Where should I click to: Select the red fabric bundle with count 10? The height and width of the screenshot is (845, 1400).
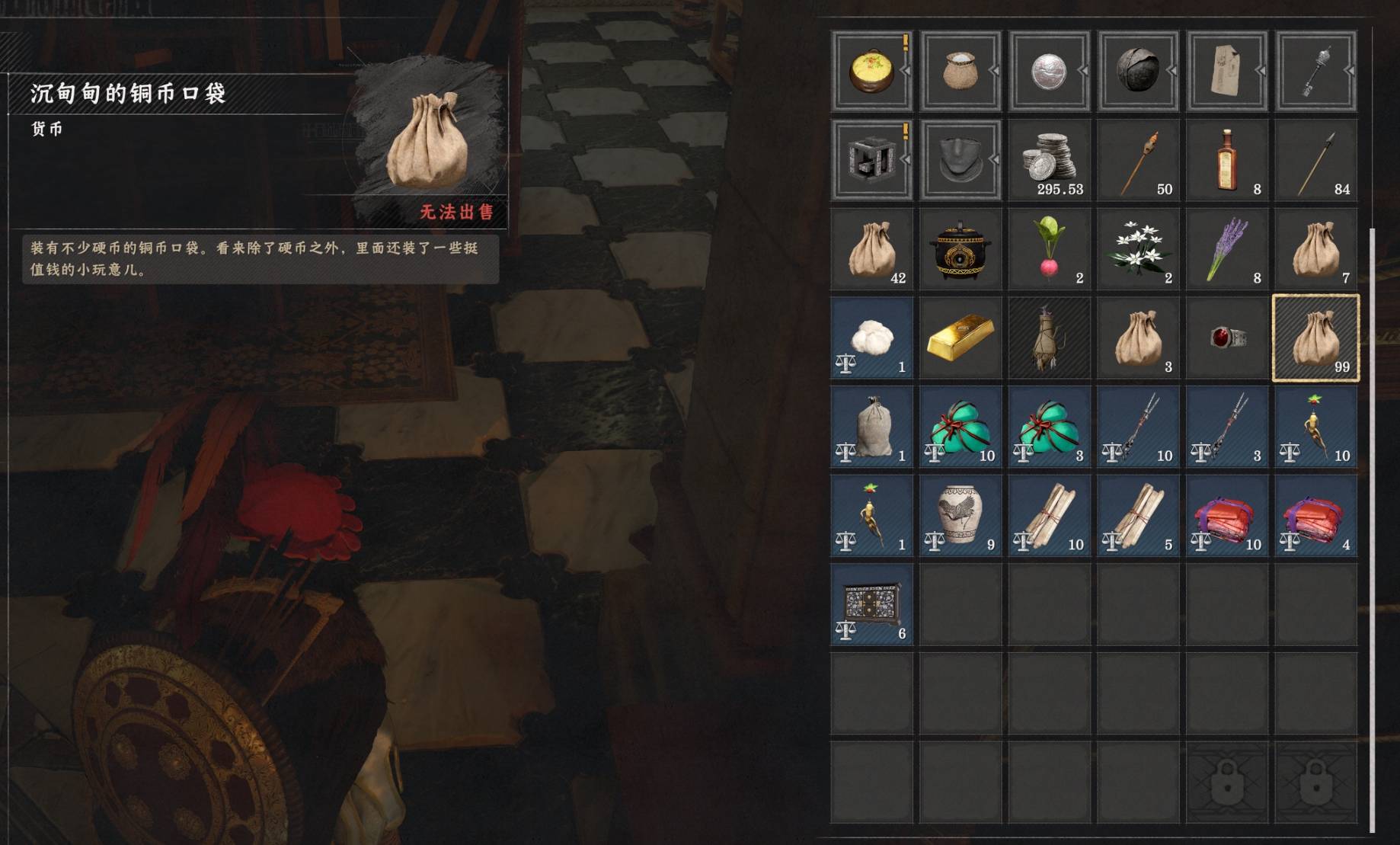(x=1226, y=517)
